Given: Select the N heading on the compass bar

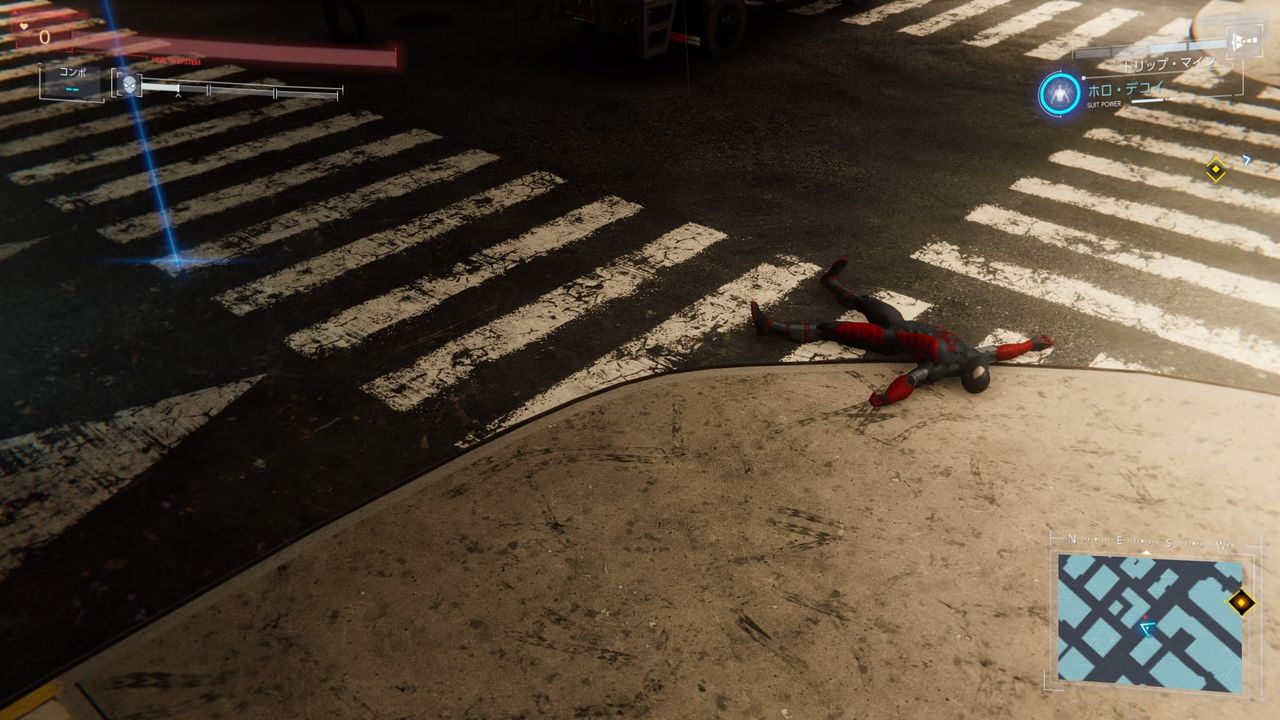Looking at the screenshot, I should (1072, 538).
